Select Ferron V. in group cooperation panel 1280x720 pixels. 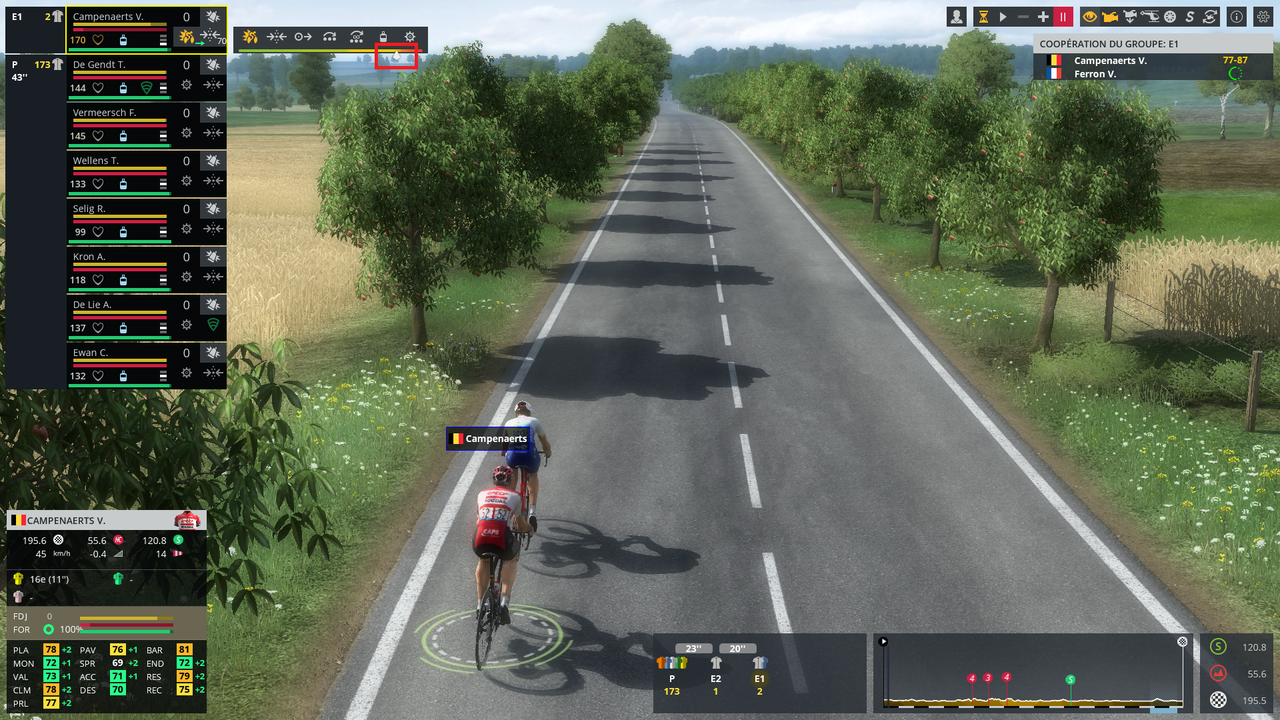pos(1095,74)
